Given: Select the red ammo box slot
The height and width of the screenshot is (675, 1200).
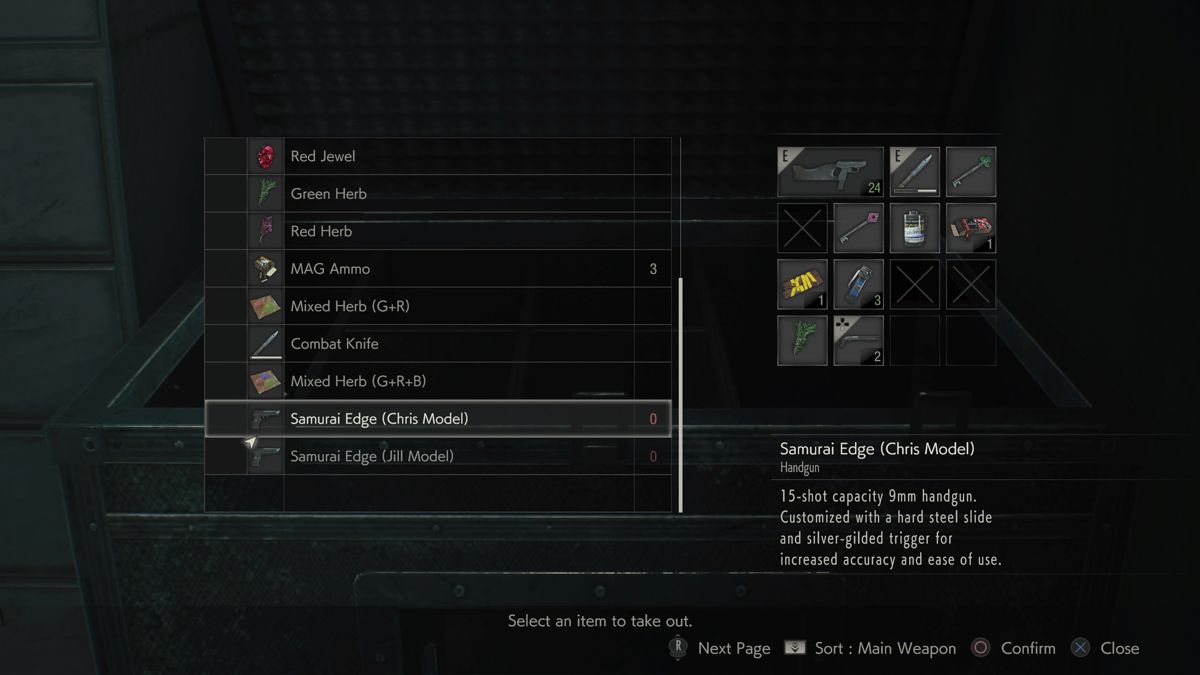Looking at the screenshot, I should click(971, 228).
